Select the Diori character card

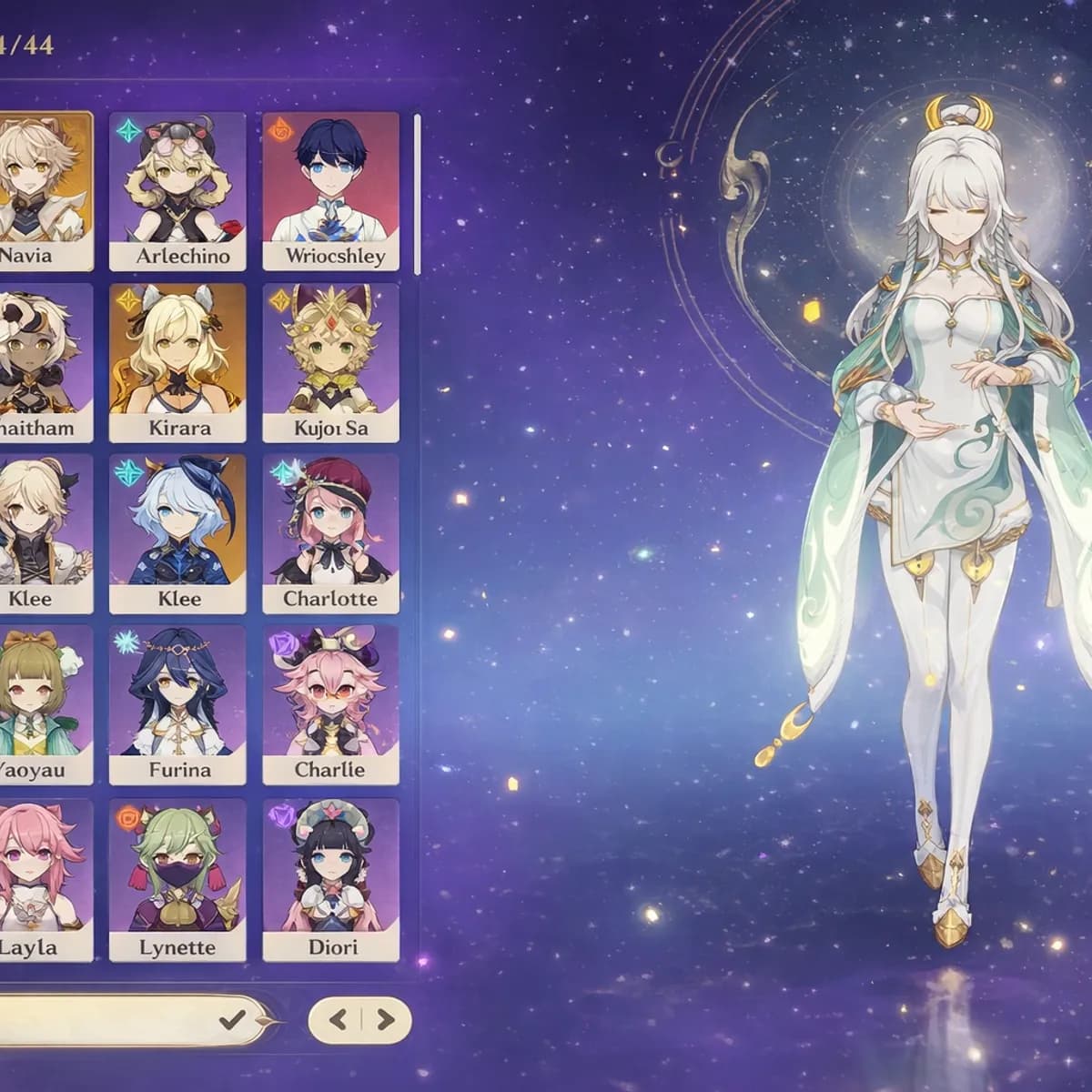pos(330,895)
